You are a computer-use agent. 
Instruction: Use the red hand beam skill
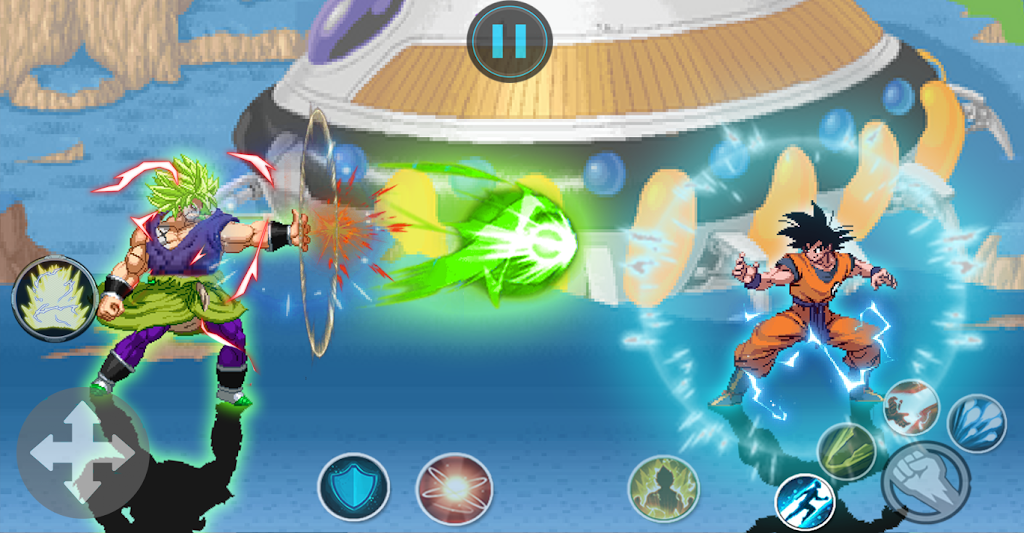pyautogui.click(x=910, y=407)
